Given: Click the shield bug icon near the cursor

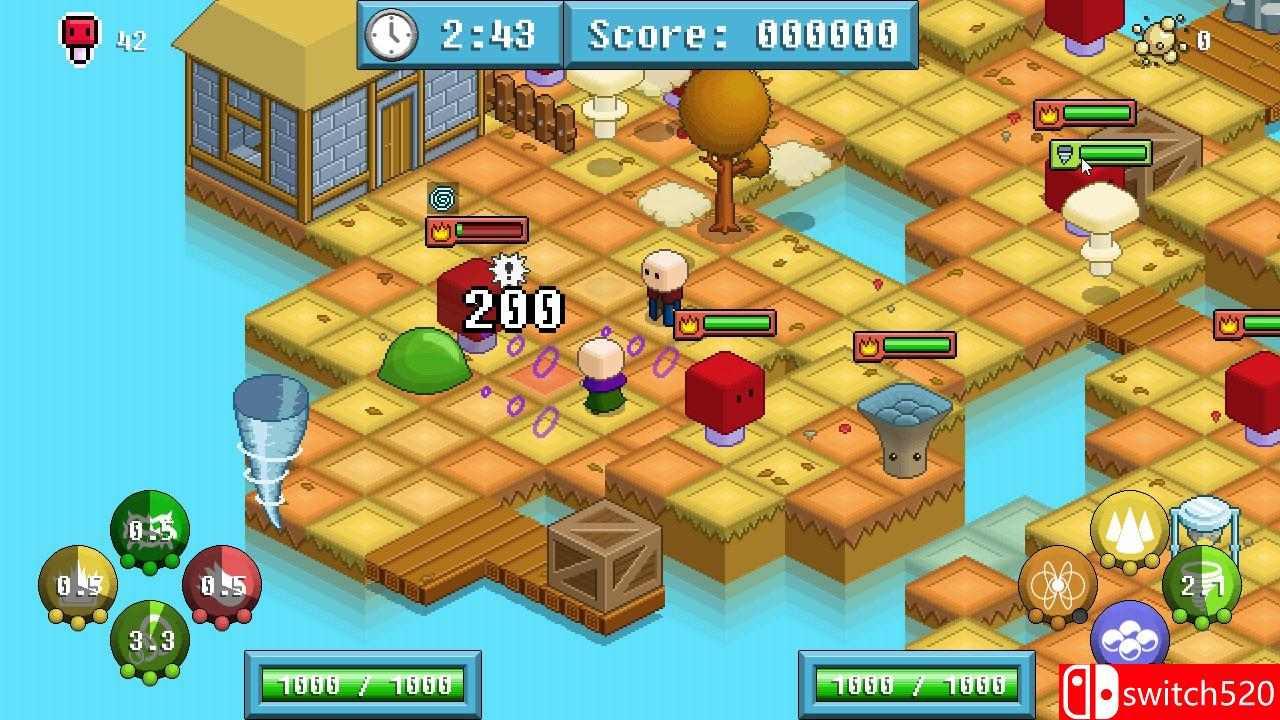Looking at the screenshot, I should 1064,156.
